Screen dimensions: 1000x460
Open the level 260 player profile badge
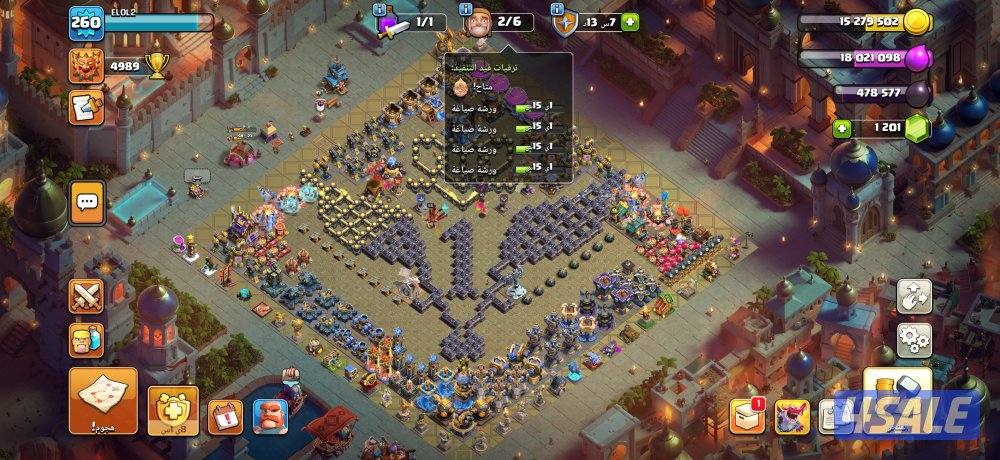tap(86, 23)
